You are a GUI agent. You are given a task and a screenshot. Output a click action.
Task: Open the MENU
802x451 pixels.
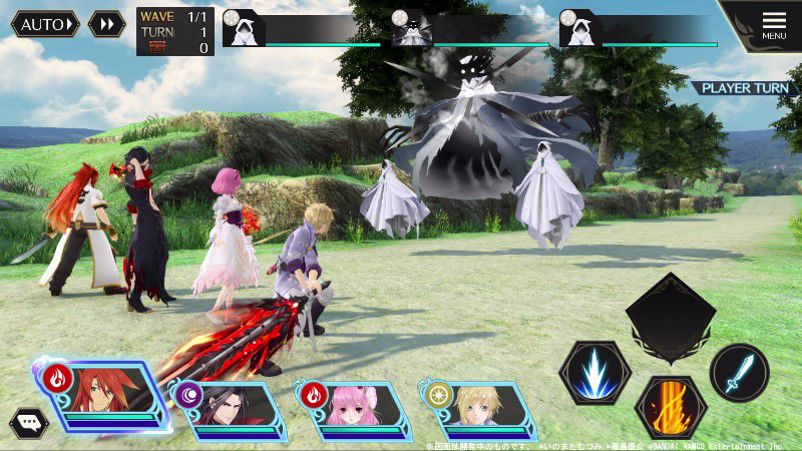pyautogui.click(x=773, y=25)
